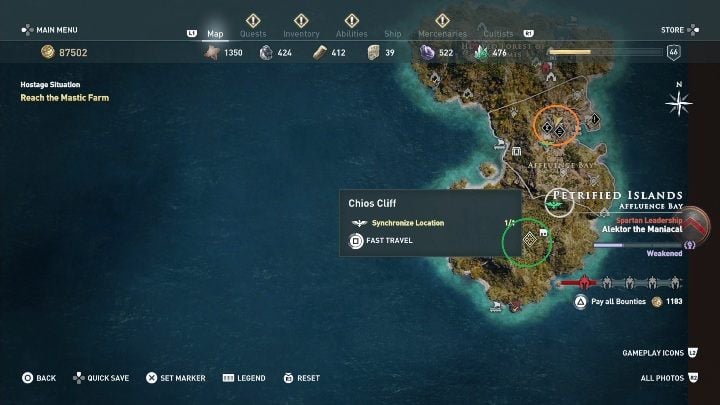Viewport: 720px width, 405px height.
Task: Open the Quests tab
Action: (x=253, y=33)
